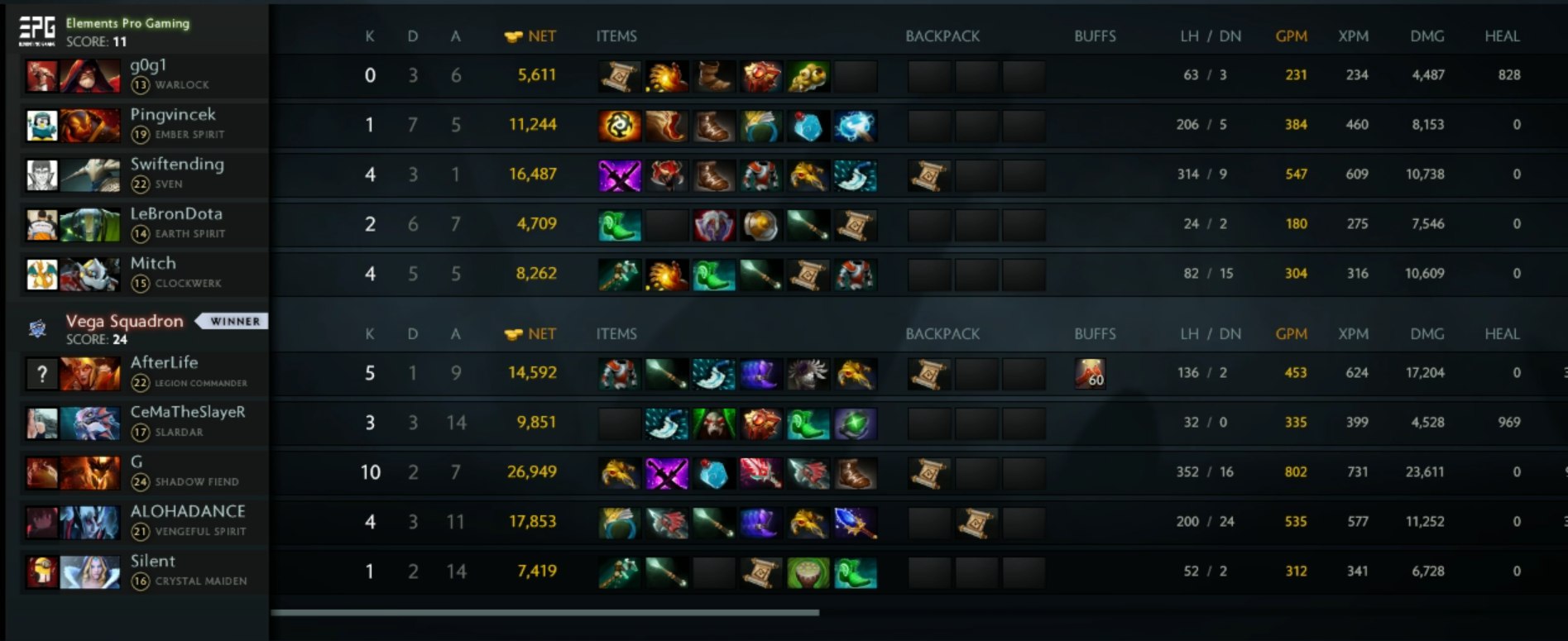Viewport: 1568px width, 641px height.
Task: Select Earth Spirit's Tranquil Boots
Action: pos(619,225)
